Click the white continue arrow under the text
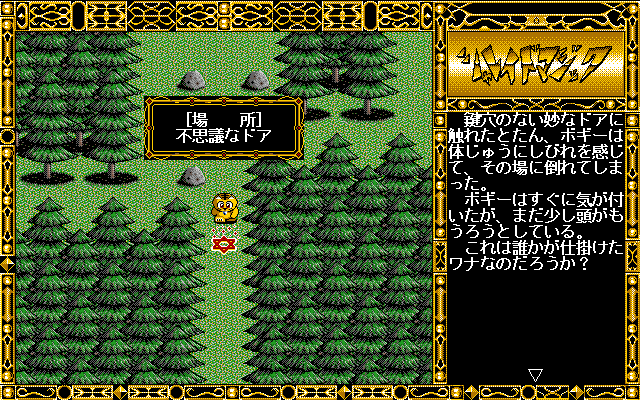The height and width of the screenshot is (400, 640). tap(535, 375)
